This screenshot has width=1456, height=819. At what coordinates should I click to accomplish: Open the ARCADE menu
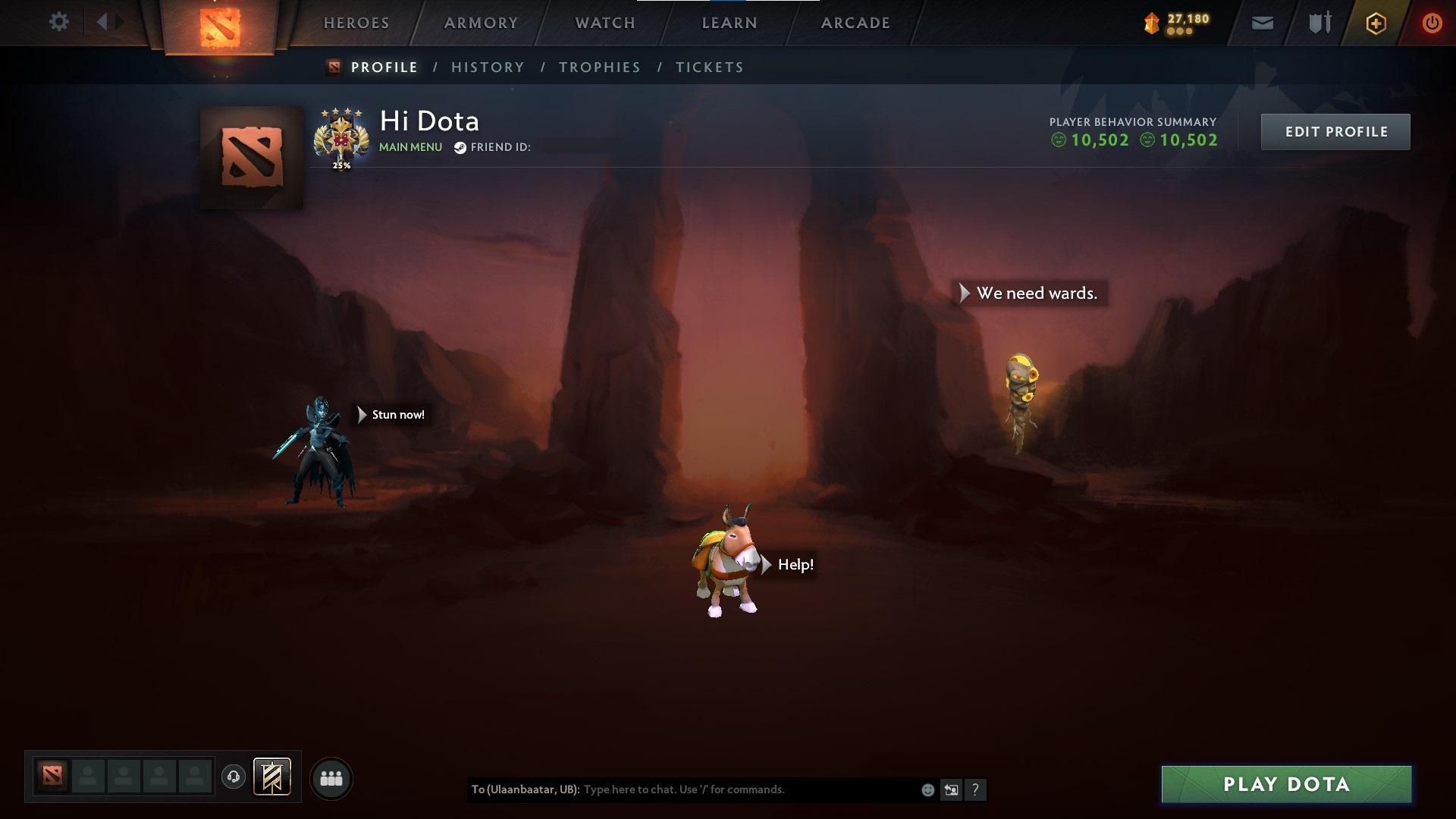click(855, 23)
